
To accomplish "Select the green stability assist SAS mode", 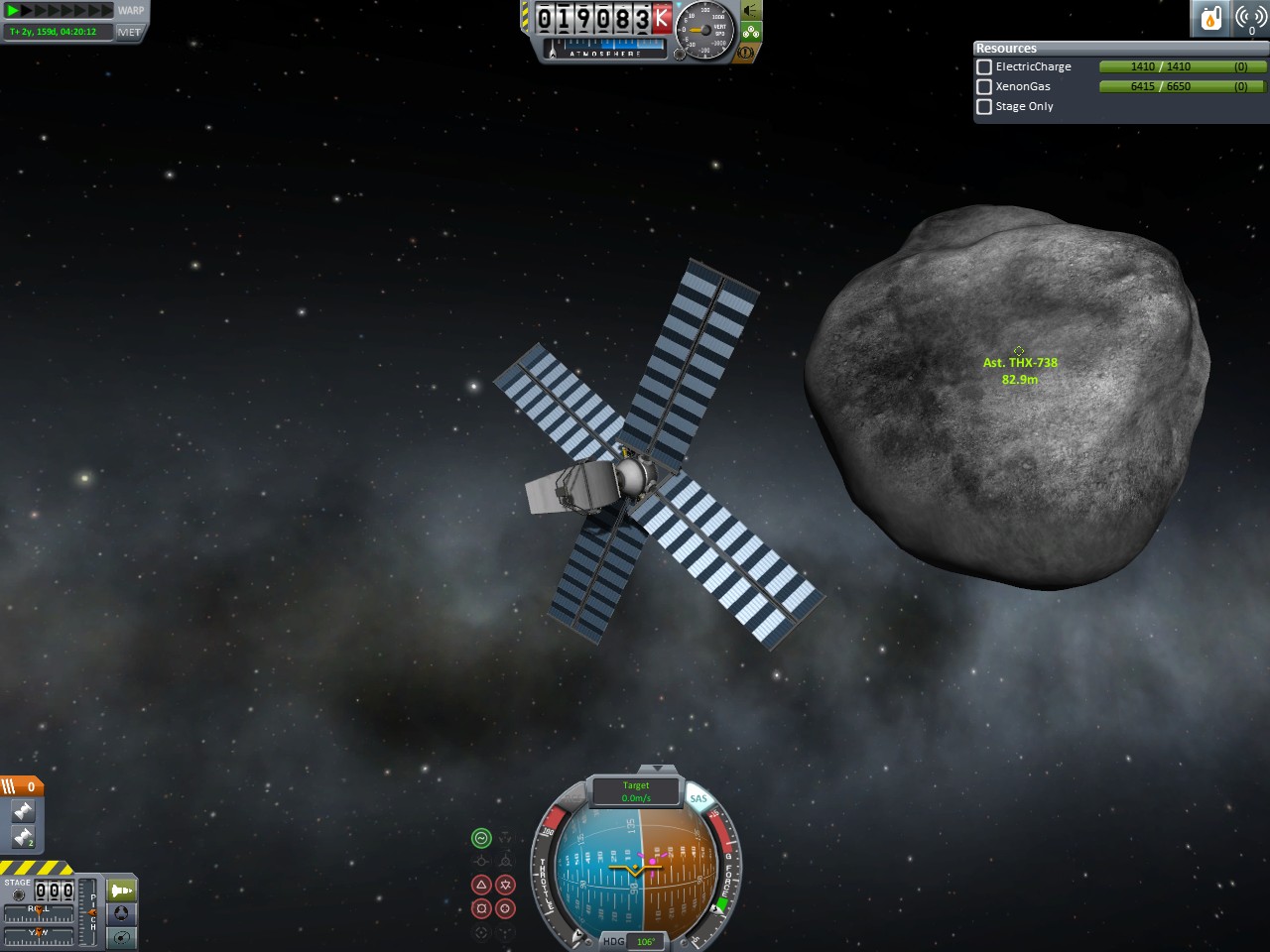I will click(481, 838).
